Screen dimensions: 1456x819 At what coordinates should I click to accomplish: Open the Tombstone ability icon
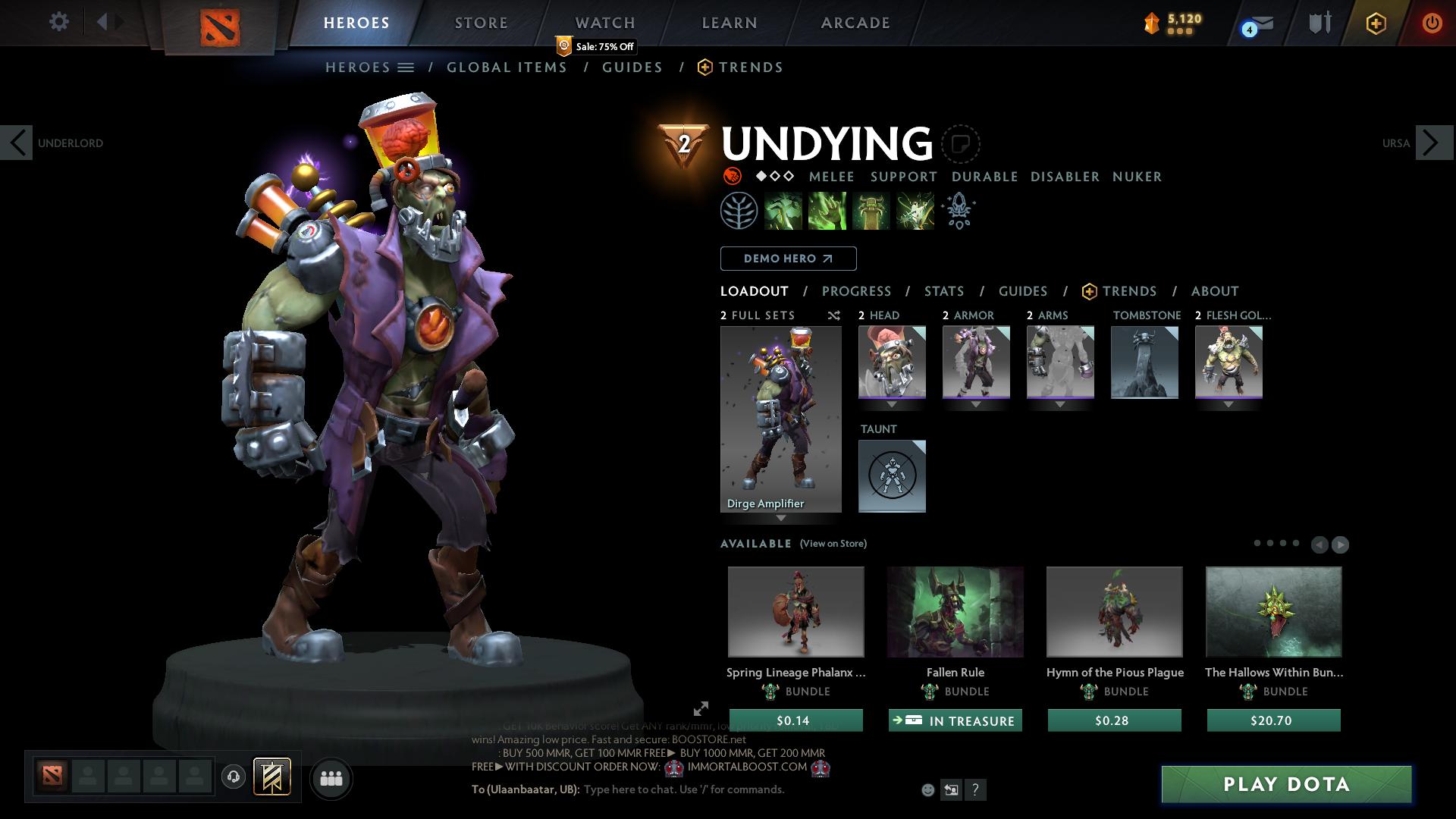coord(871,210)
